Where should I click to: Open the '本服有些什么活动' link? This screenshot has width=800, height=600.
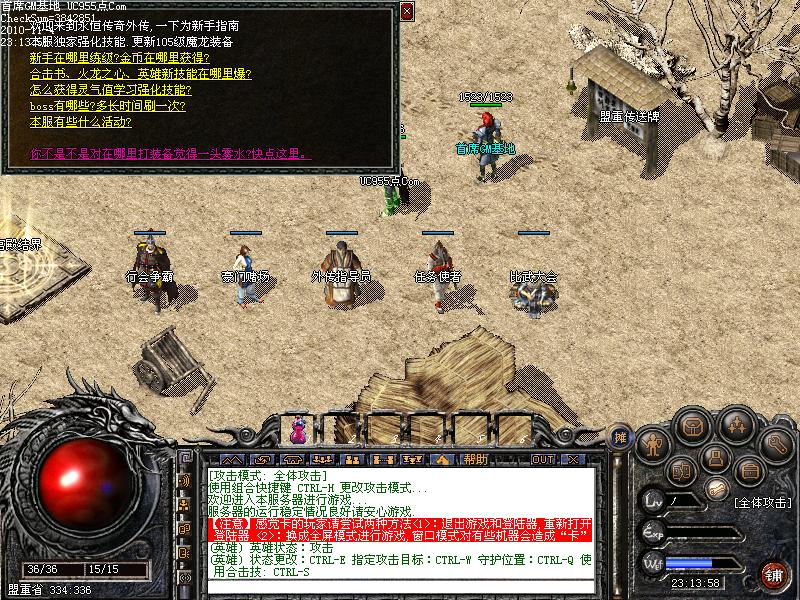[80, 122]
